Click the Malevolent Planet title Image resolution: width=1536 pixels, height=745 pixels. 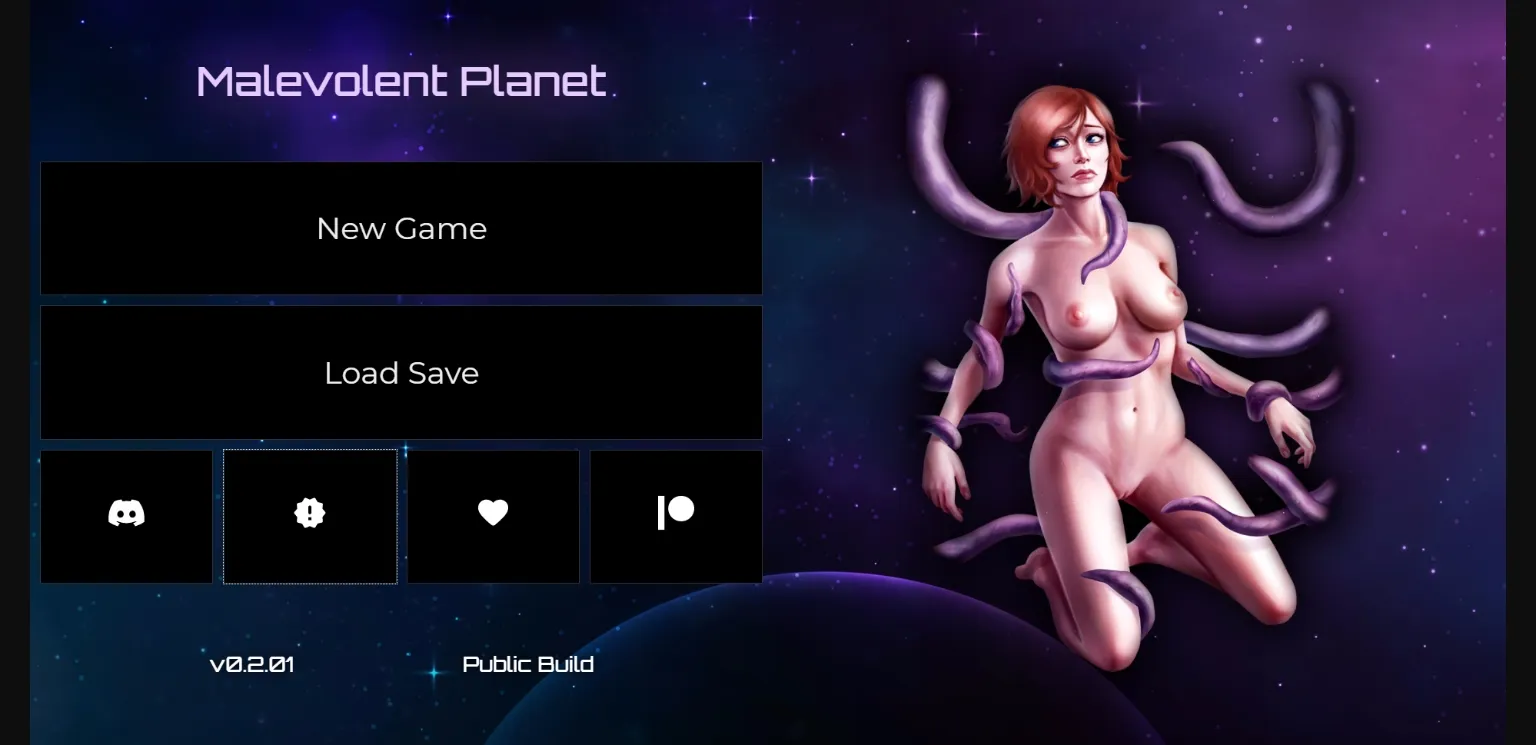[401, 80]
